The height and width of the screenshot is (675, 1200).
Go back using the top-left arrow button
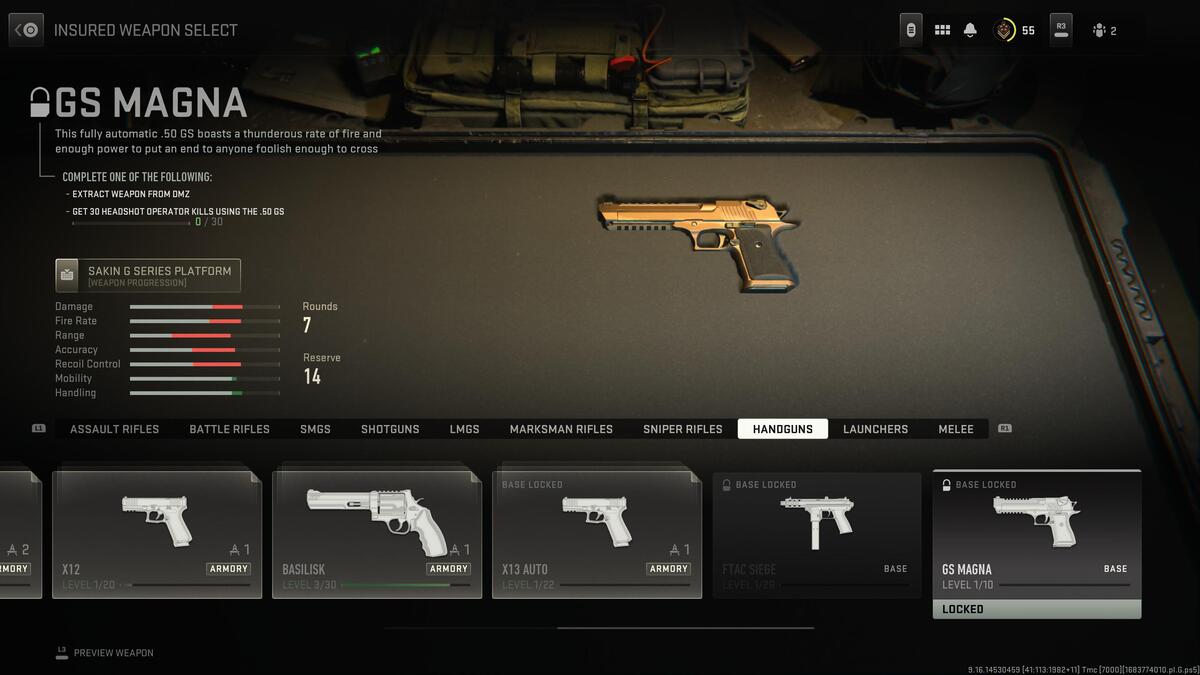(26, 30)
